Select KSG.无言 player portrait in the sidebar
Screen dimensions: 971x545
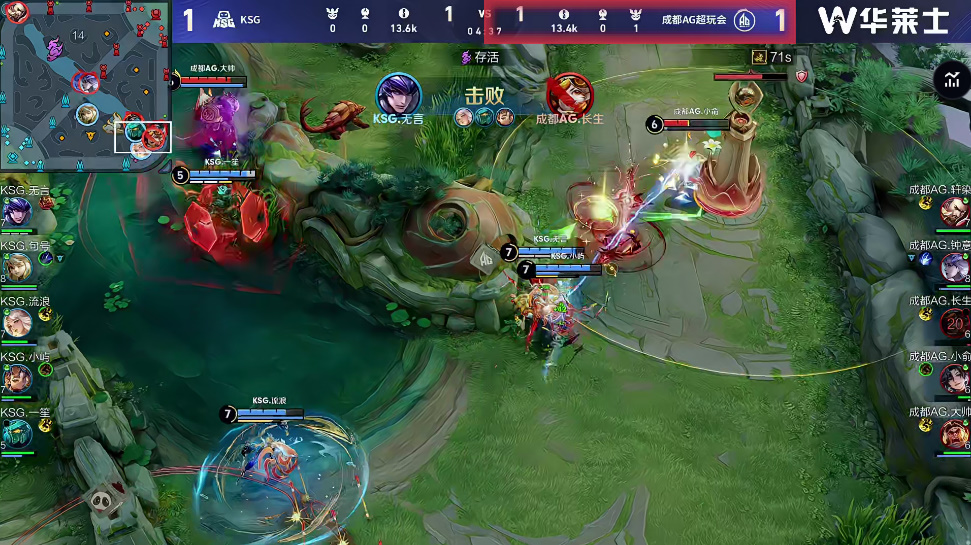17,212
